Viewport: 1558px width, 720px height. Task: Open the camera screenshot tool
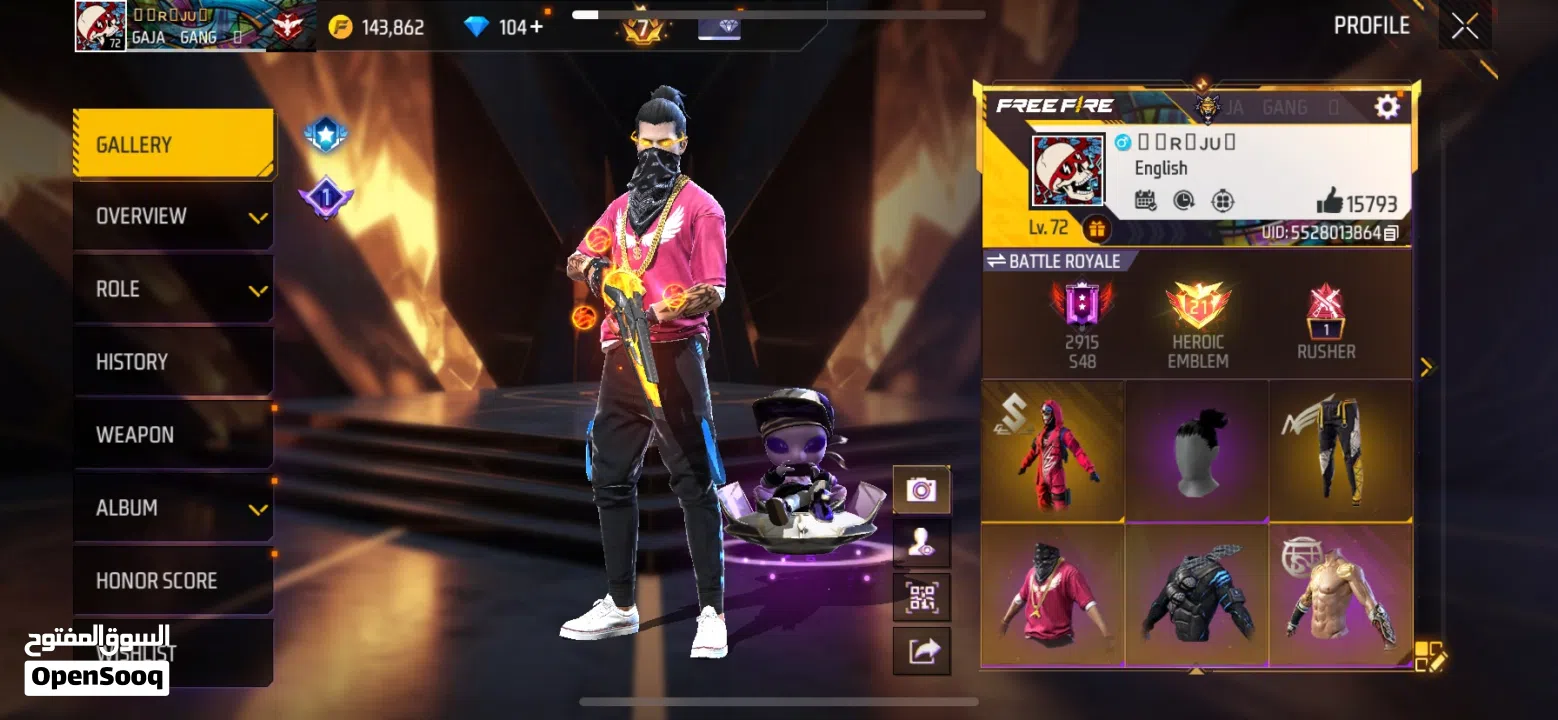point(921,490)
